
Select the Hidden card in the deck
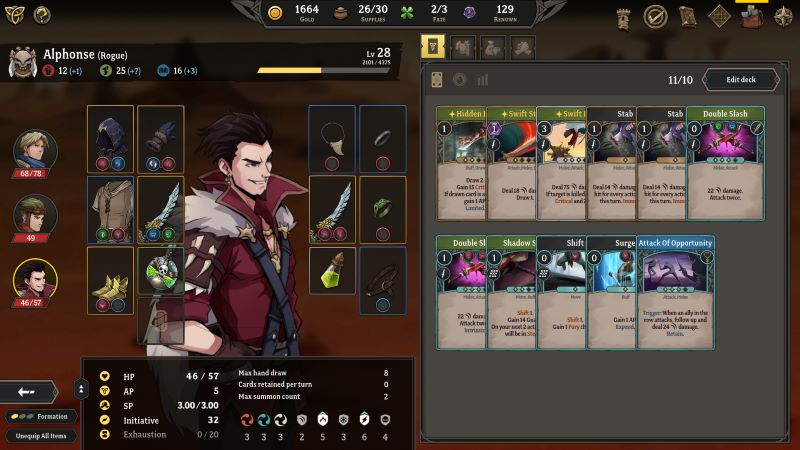point(461,163)
